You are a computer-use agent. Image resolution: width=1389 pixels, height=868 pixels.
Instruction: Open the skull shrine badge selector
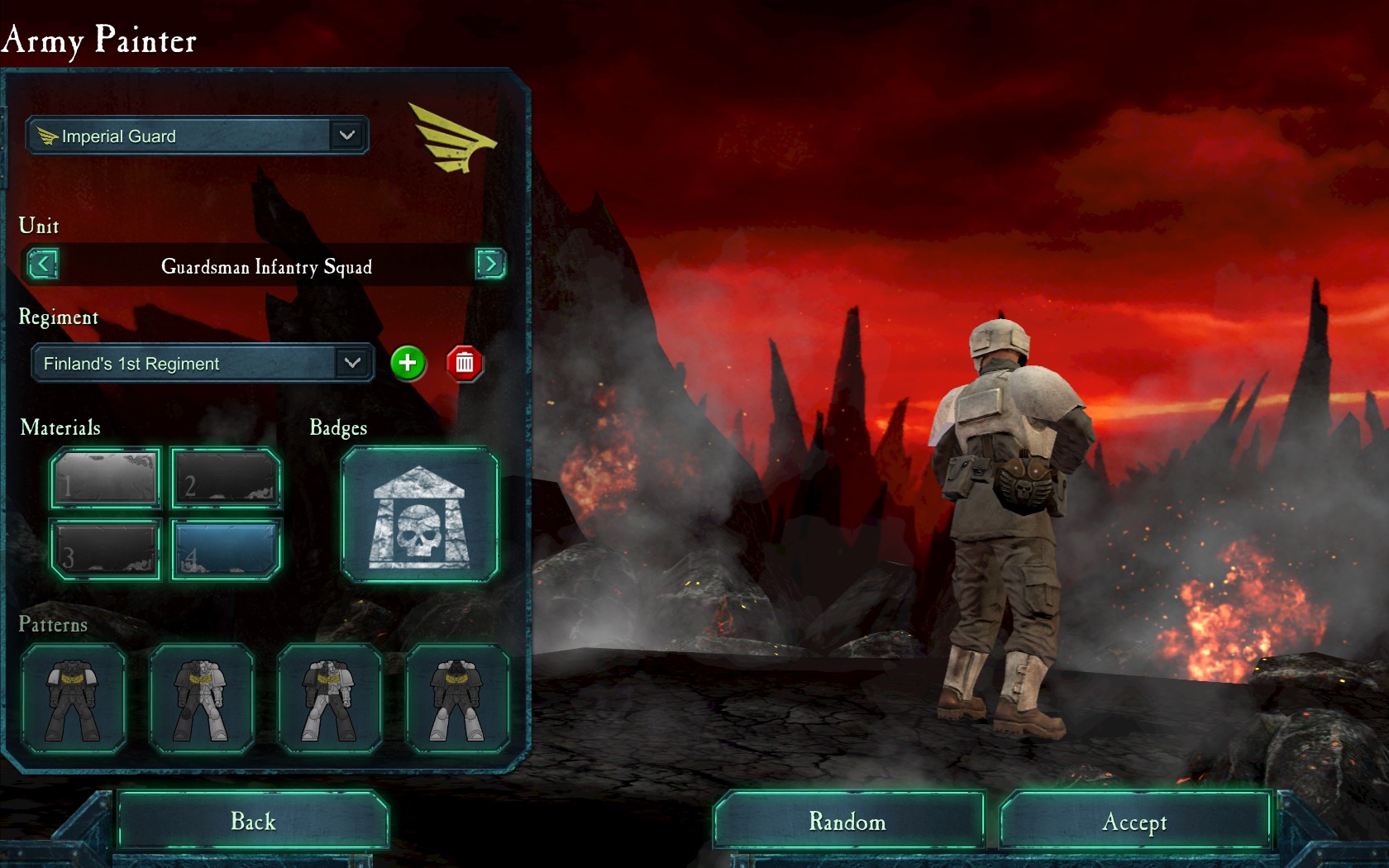[x=419, y=515]
